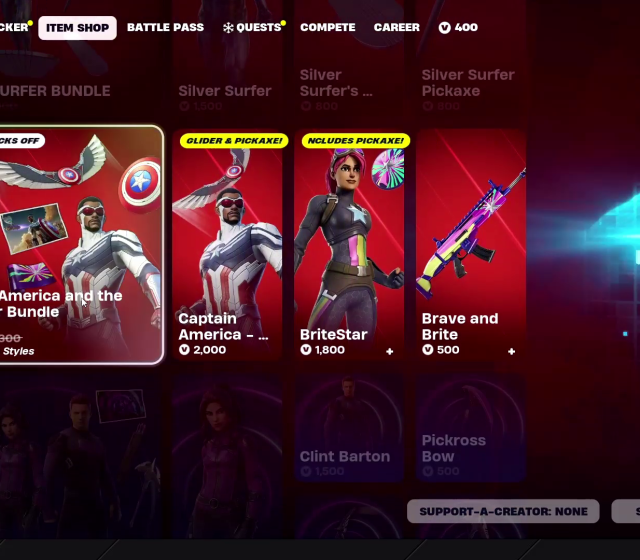Click the 400 V-Bucks balance

[x=458, y=27]
